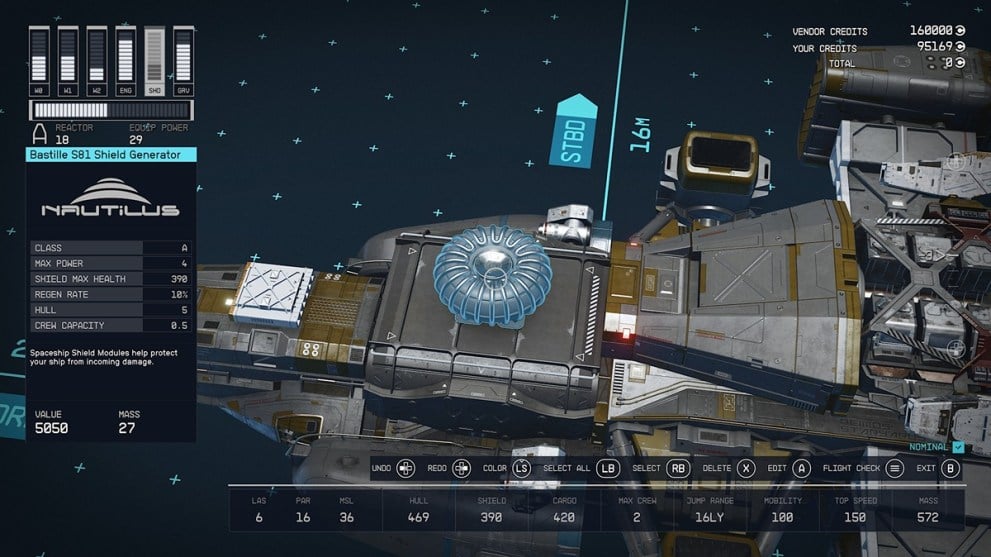Select the highlighted Bastille S81 Shield Generator module
This screenshot has width=991, height=557.
point(492,274)
